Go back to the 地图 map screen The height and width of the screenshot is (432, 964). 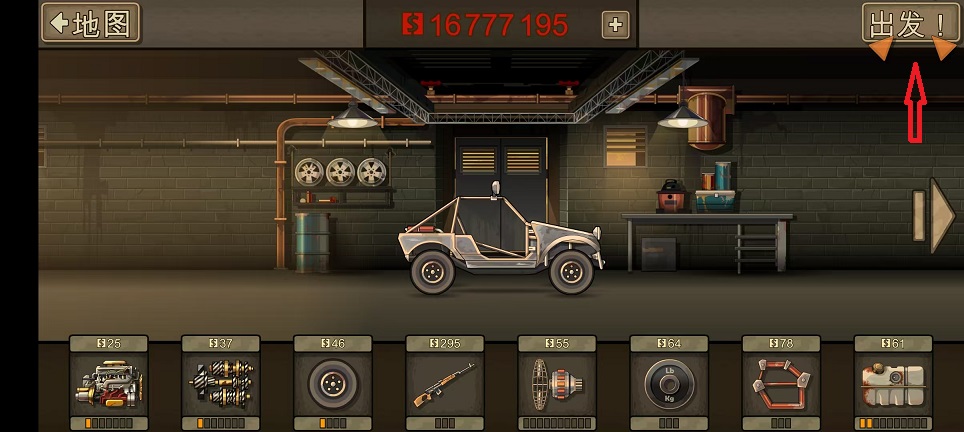(90, 24)
